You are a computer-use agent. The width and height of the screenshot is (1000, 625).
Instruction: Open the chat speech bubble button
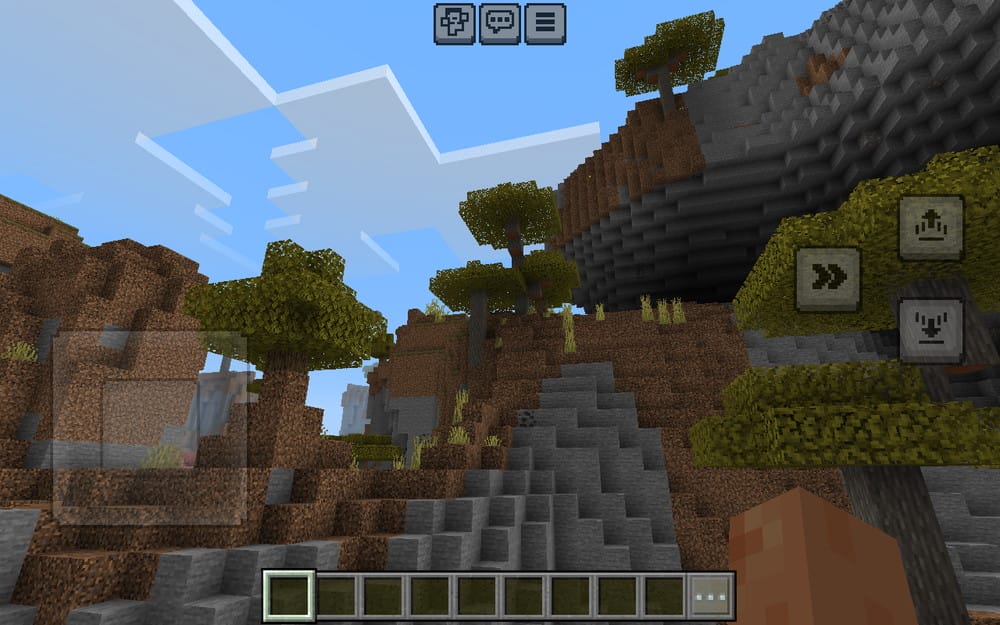tap(499, 24)
